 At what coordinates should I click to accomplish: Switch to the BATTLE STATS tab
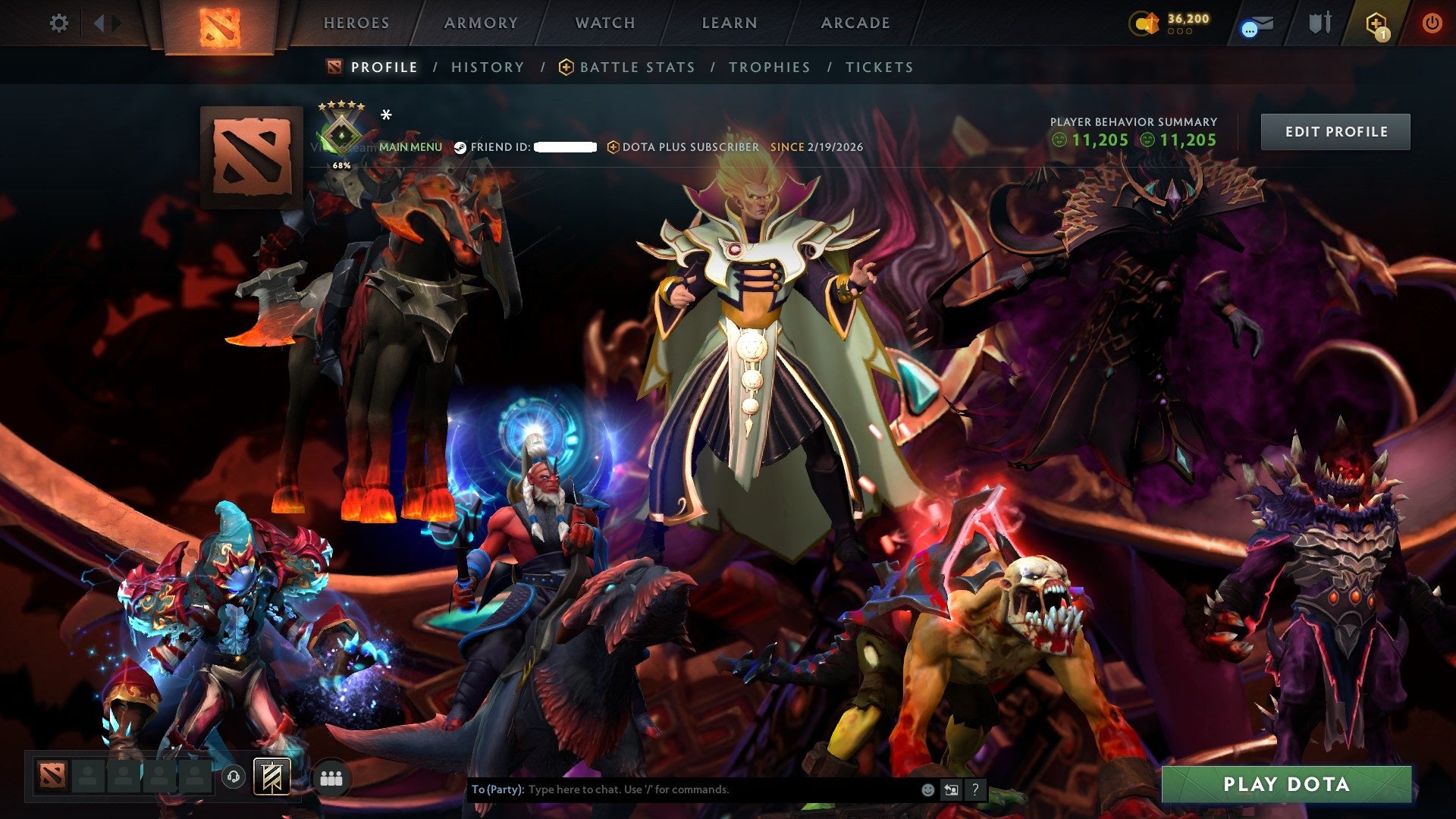click(x=635, y=67)
